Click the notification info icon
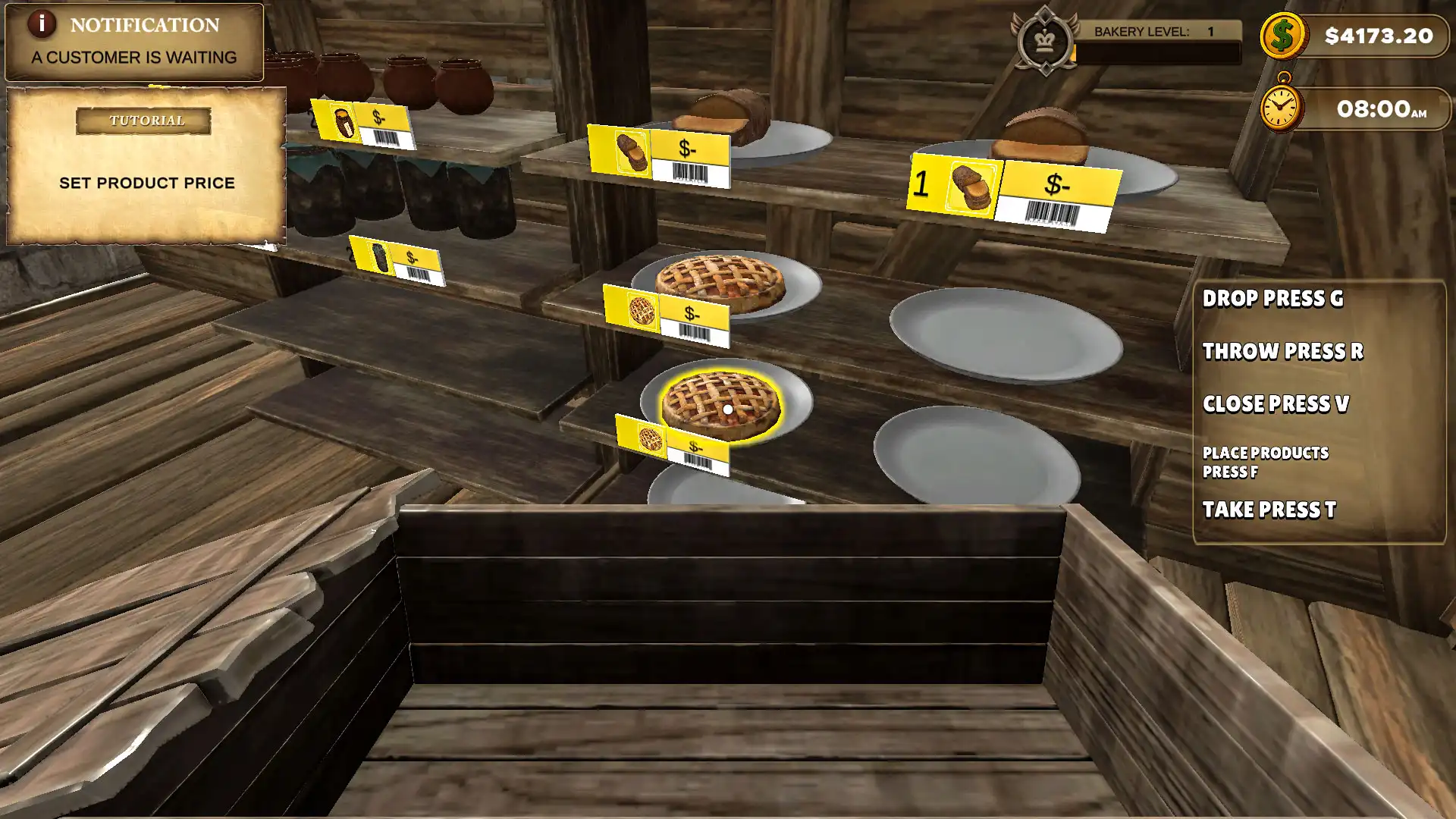 coord(42,24)
